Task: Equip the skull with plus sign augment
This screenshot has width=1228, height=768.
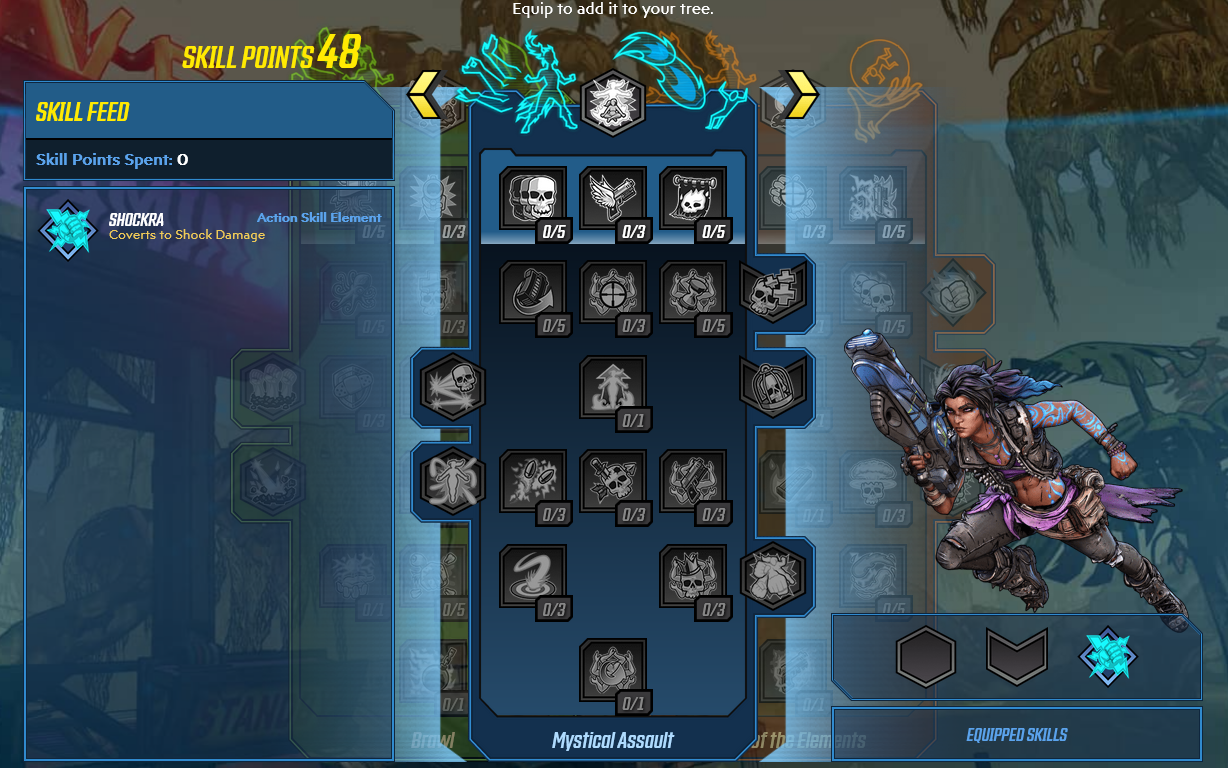Action: coord(772,292)
